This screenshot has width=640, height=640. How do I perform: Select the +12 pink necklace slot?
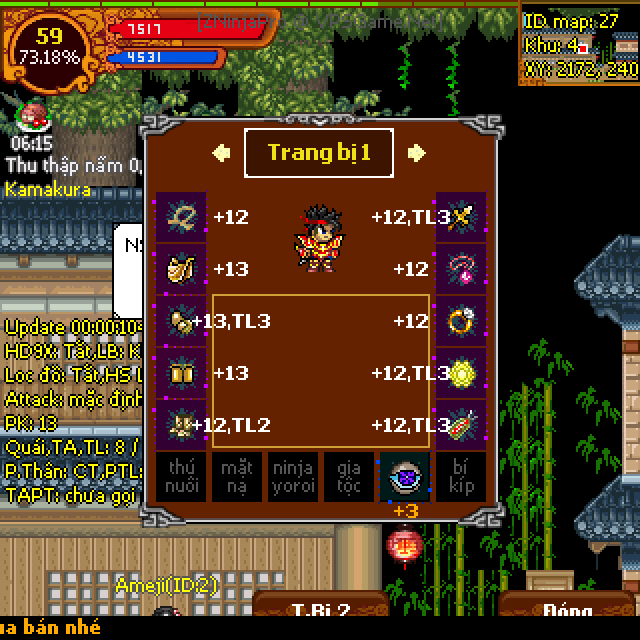click(x=461, y=269)
